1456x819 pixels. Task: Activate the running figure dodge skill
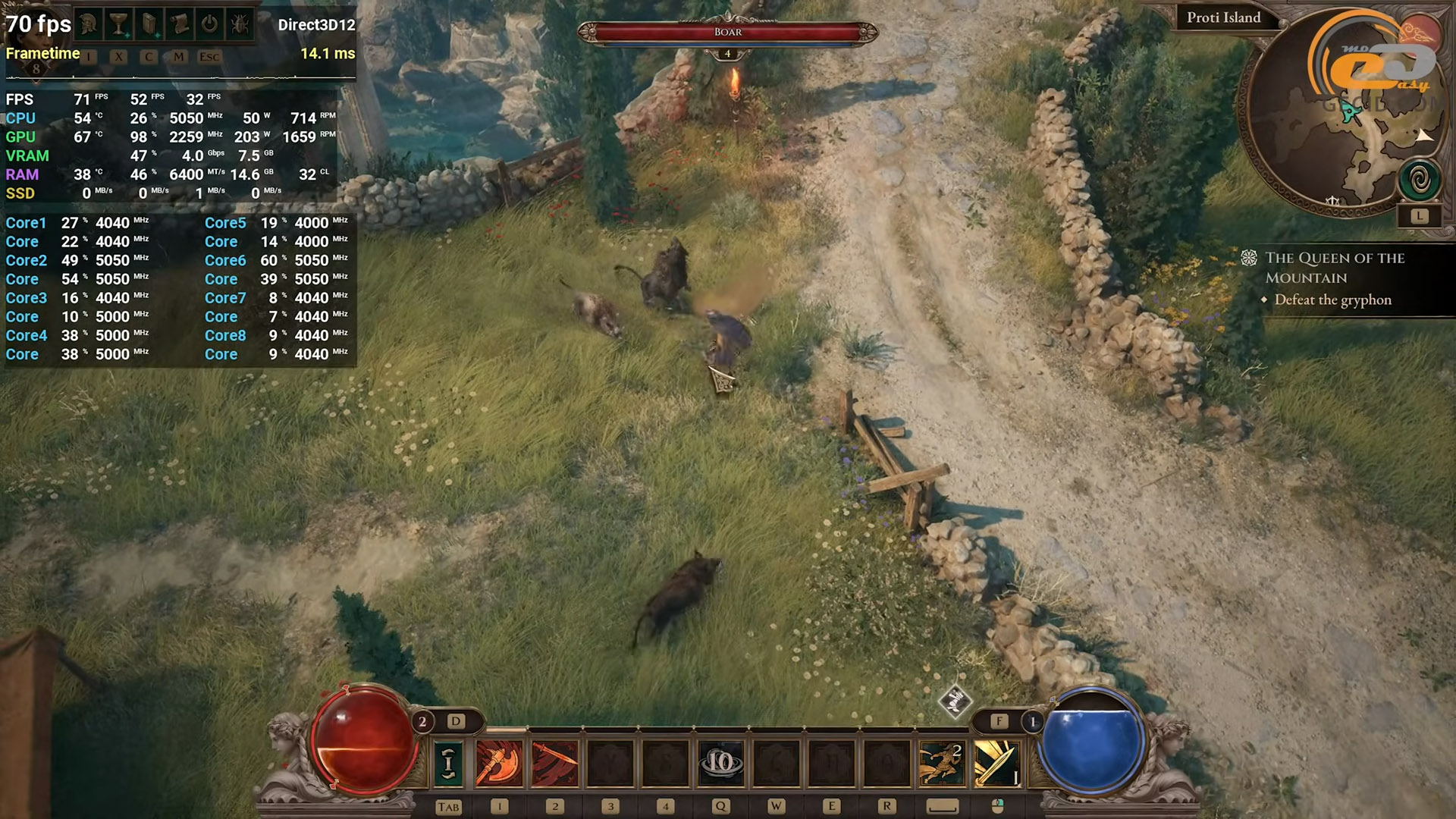pyautogui.click(x=941, y=763)
